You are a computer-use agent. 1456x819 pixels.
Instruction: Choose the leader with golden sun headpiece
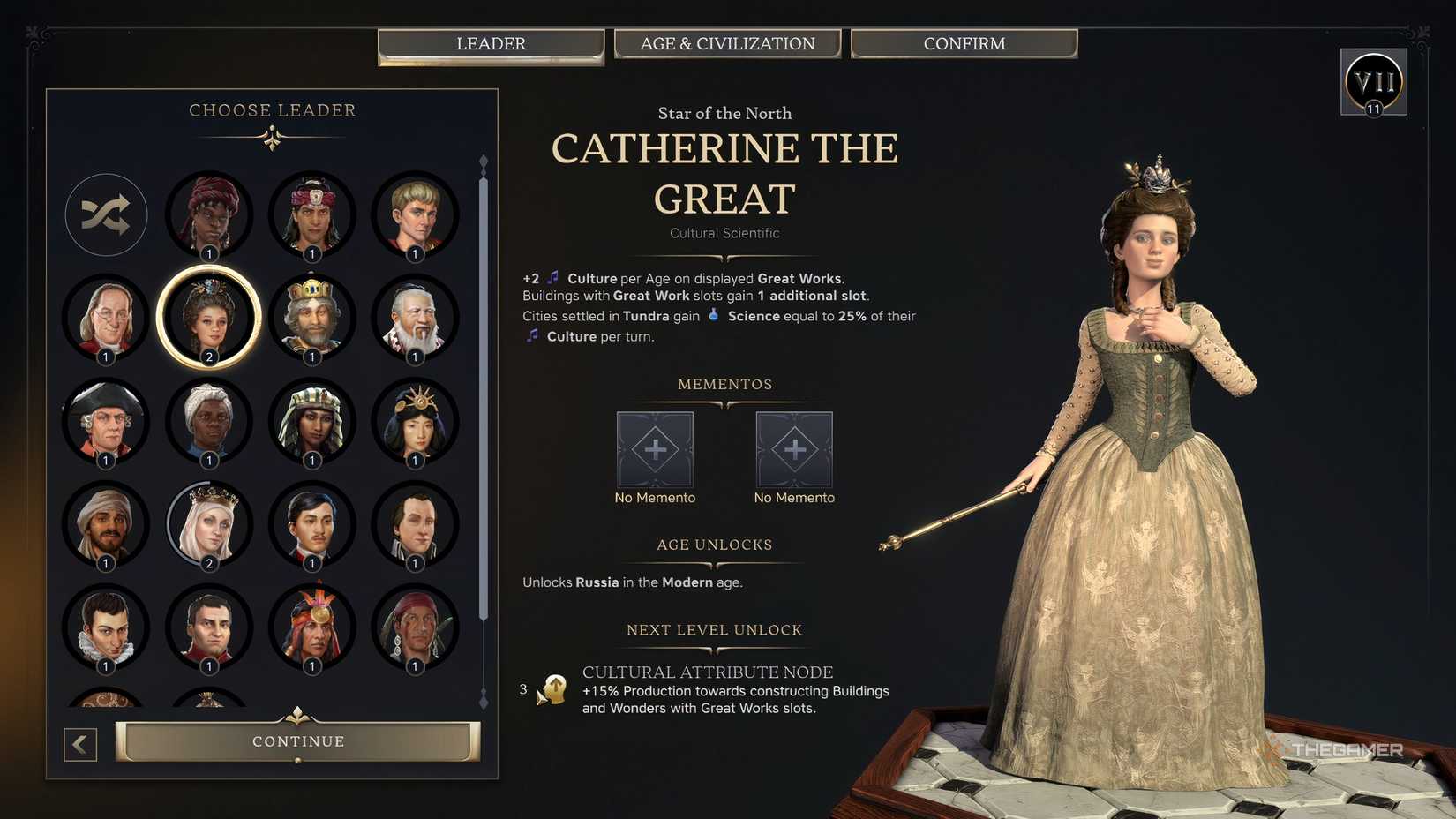click(x=416, y=420)
